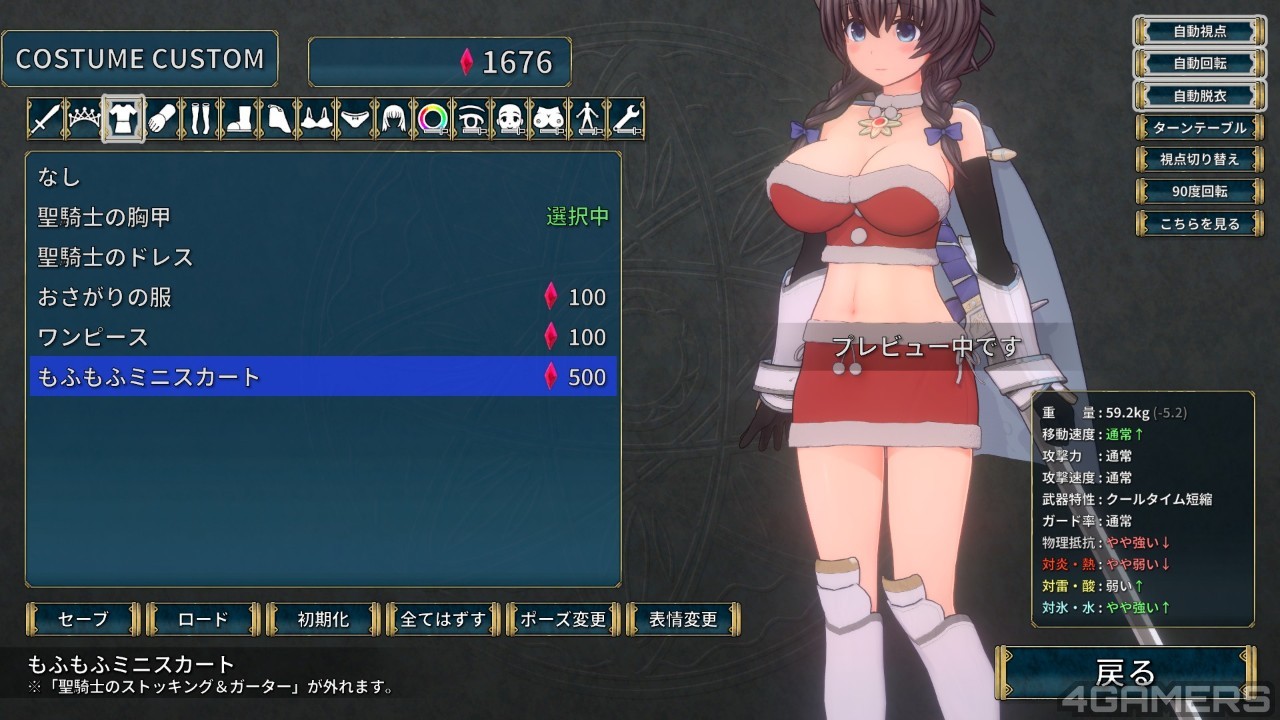
Task: Reset costume with 初期化 button
Action: click(323, 619)
